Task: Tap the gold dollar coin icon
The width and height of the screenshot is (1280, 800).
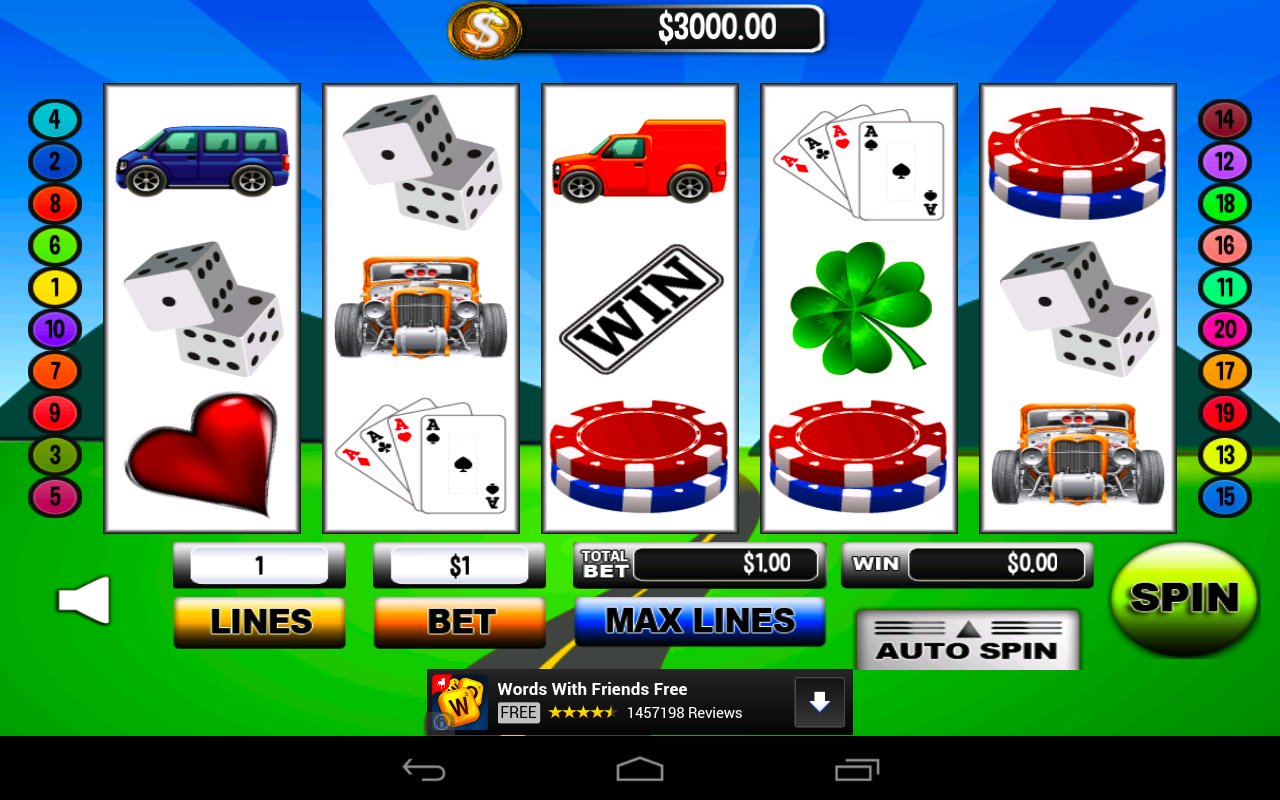Action: (x=486, y=30)
